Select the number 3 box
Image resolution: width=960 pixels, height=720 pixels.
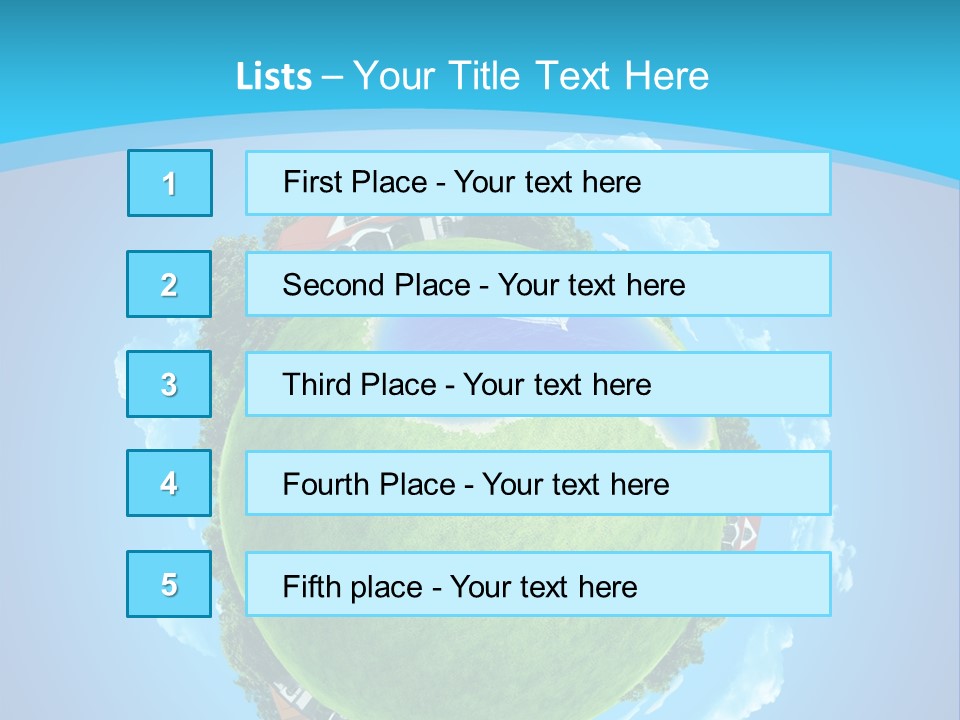pyautogui.click(x=169, y=384)
